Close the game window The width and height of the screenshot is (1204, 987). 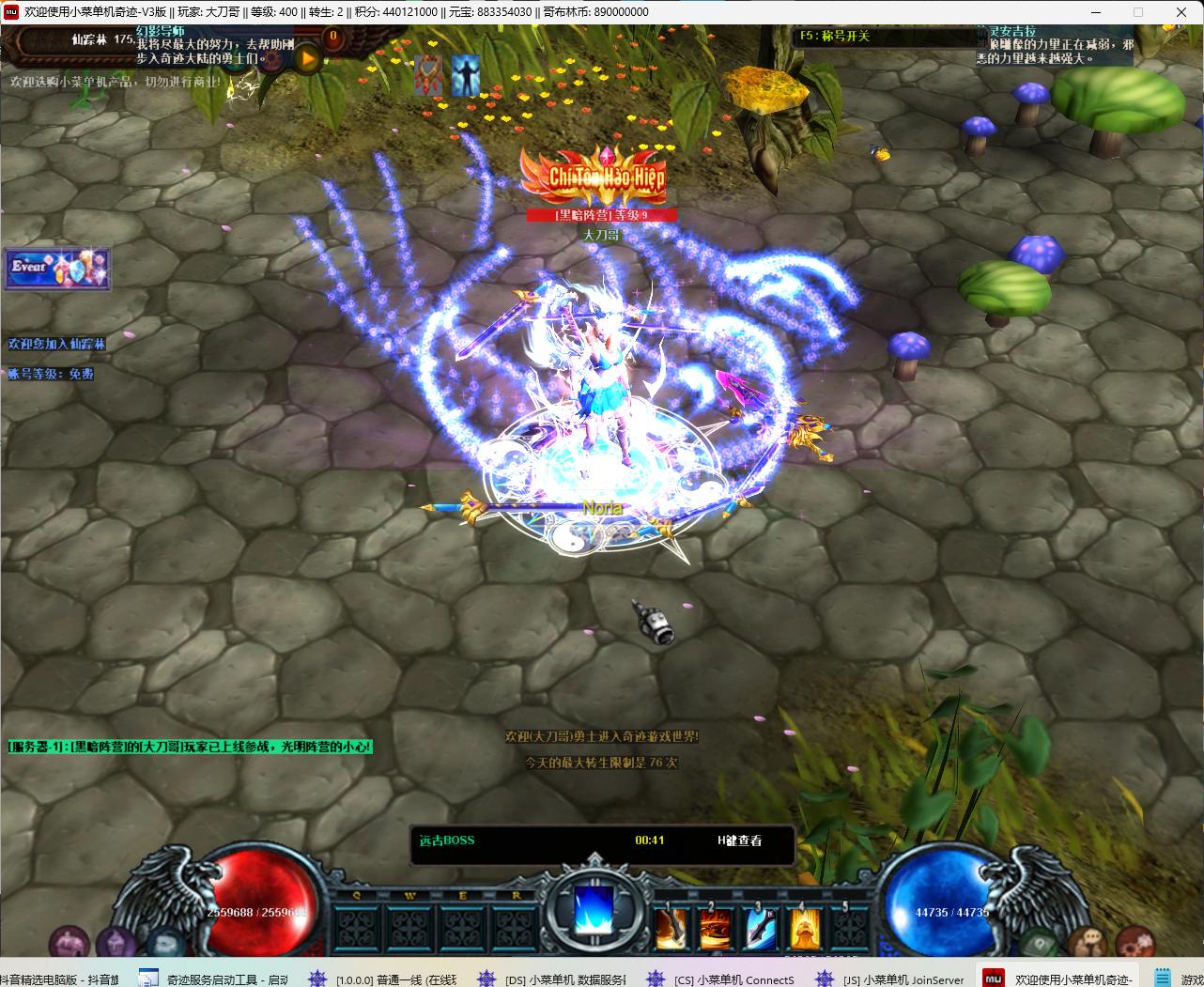(x=1181, y=12)
